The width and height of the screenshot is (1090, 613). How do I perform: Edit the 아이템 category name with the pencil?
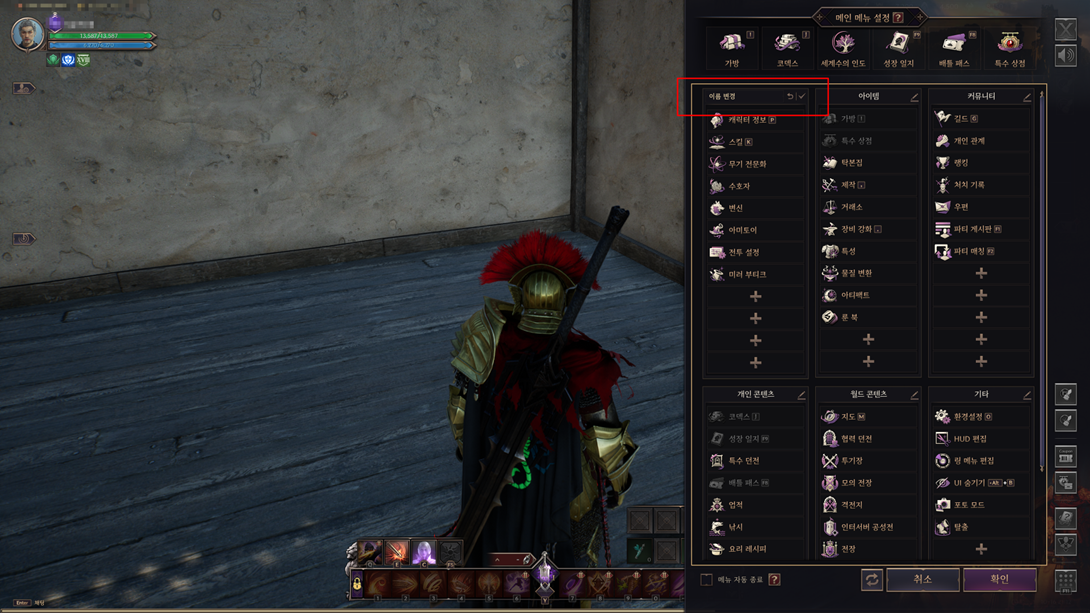pyautogui.click(x=914, y=97)
